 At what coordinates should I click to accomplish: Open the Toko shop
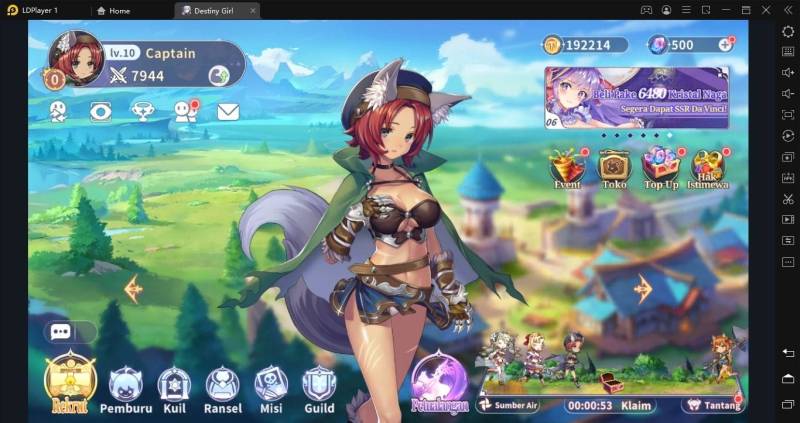(x=613, y=167)
